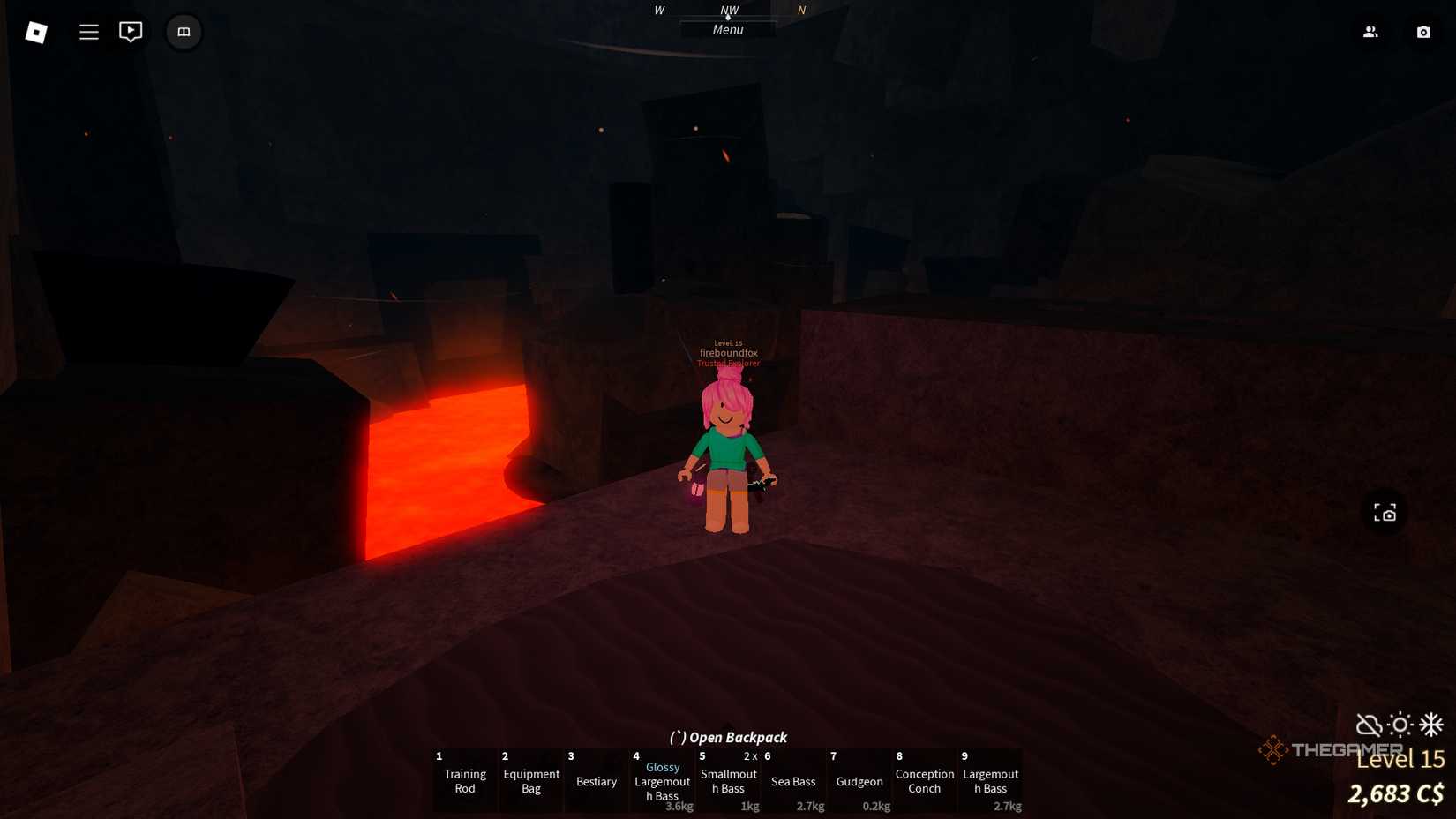Open the Roblox main menu logo

[x=35, y=32]
